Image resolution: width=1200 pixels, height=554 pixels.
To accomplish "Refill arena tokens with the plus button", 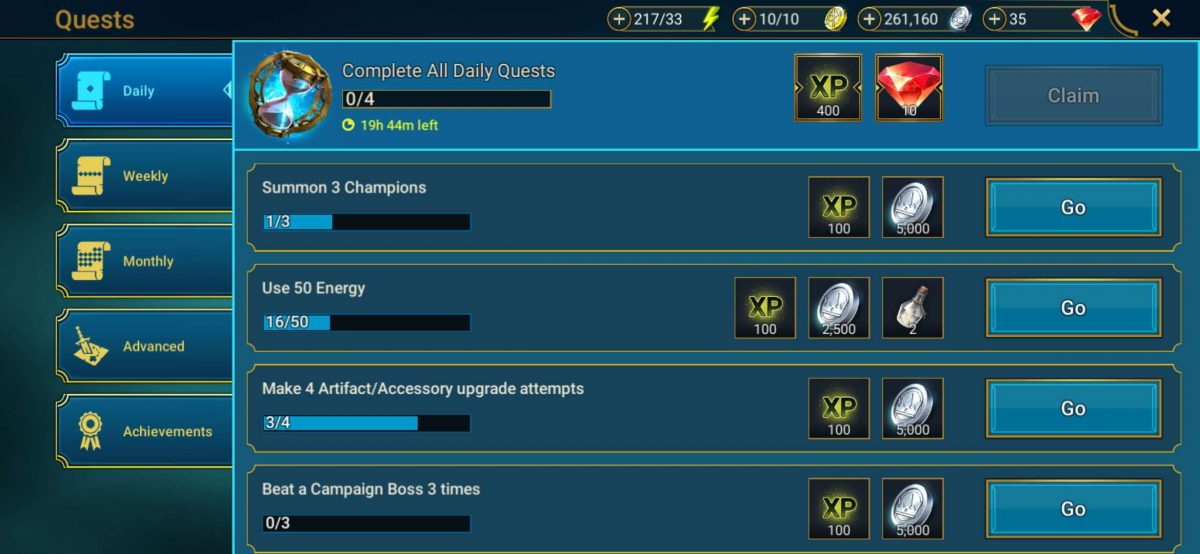I will [x=745, y=19].
